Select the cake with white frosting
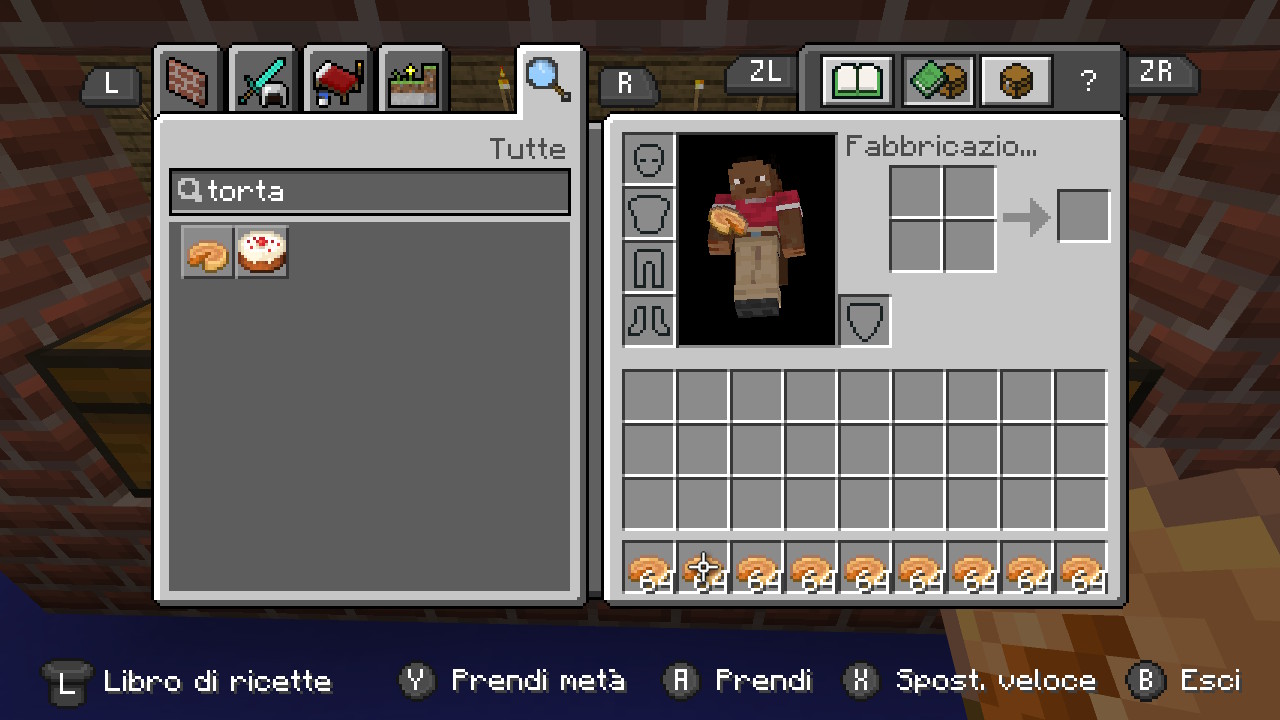 pyautogui.click(x=263, y=252)
